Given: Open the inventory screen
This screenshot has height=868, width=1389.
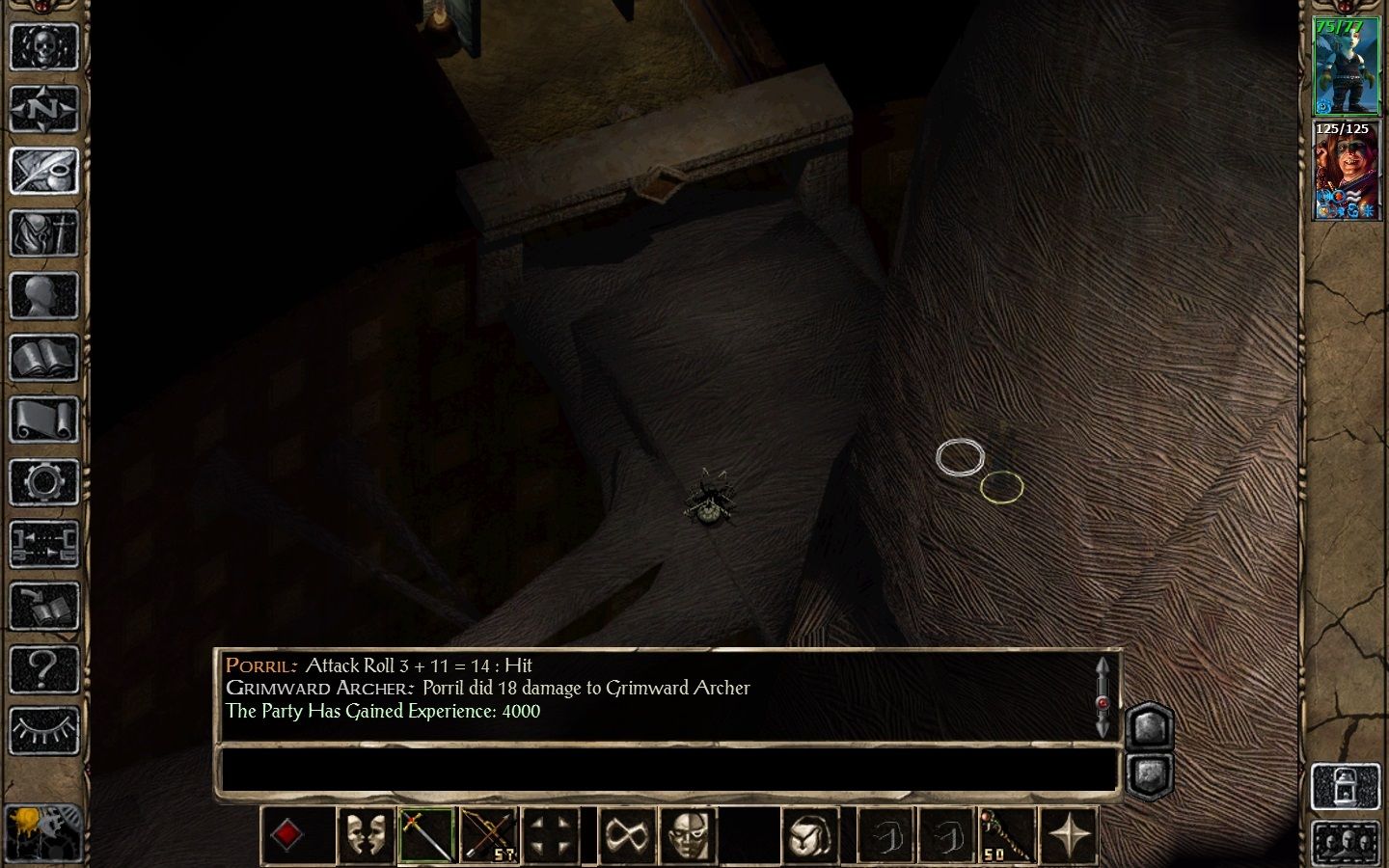Looking at the screenshot, I should click(x=43, y=233).
